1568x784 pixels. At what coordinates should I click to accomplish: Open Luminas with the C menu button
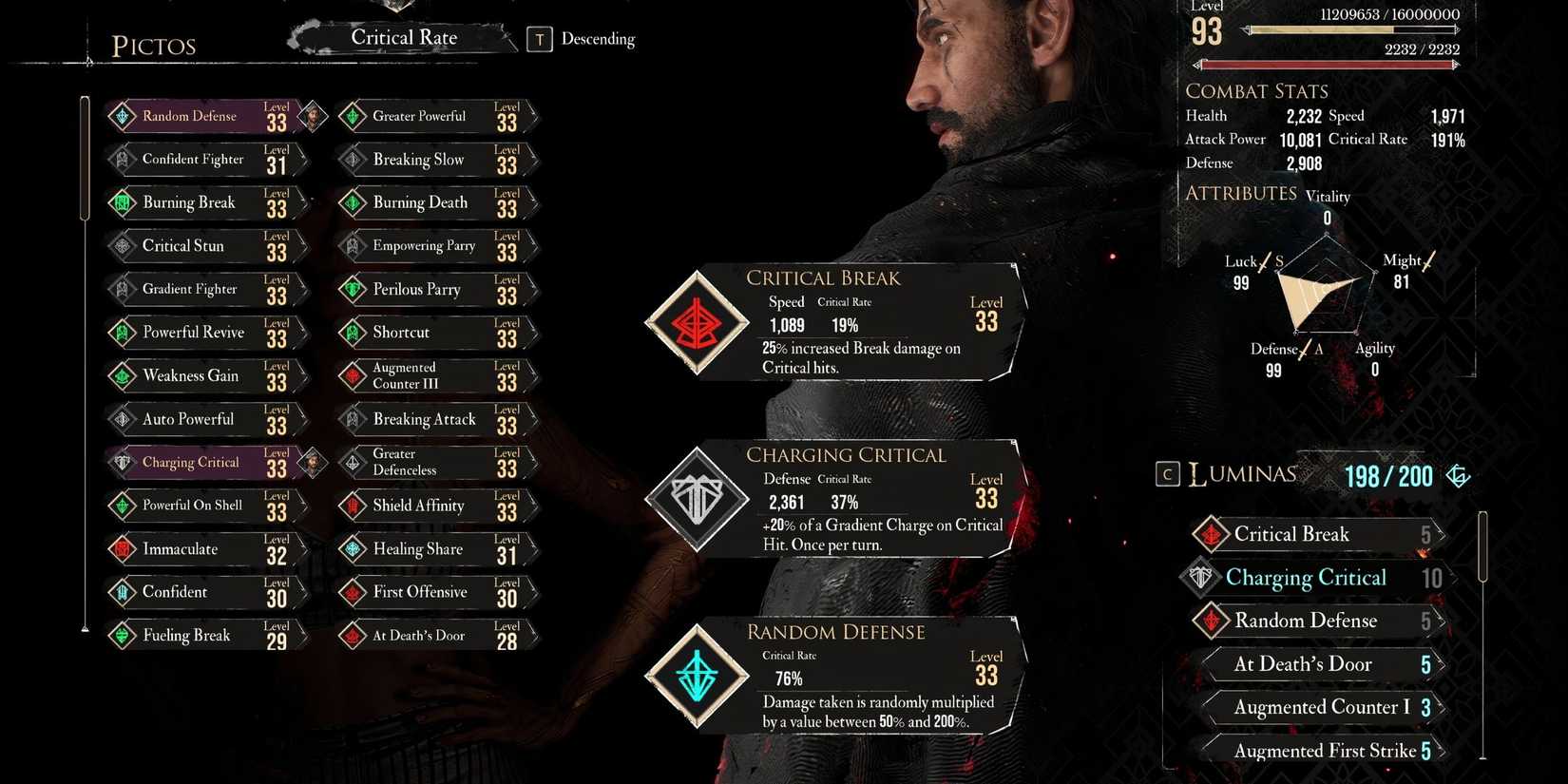coord(1168,474)
